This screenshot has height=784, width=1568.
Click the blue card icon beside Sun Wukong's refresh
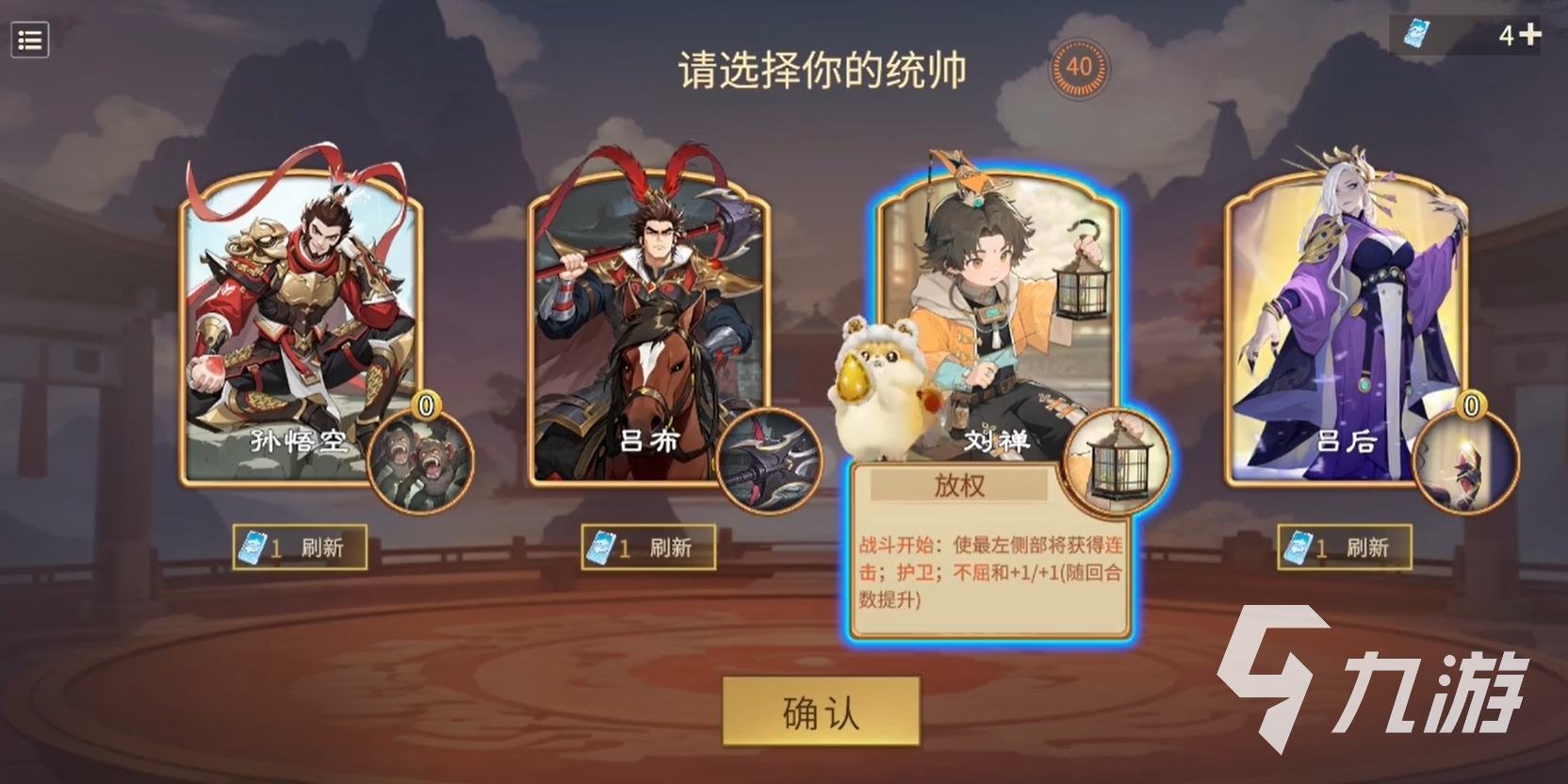point(253,547)
